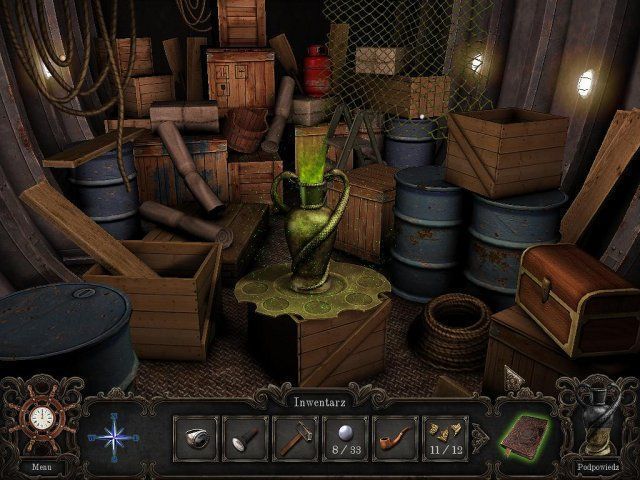640x480 pixels.
Task: Choose the pearl slot showing 8/33
Action: (x=345, y=438)
